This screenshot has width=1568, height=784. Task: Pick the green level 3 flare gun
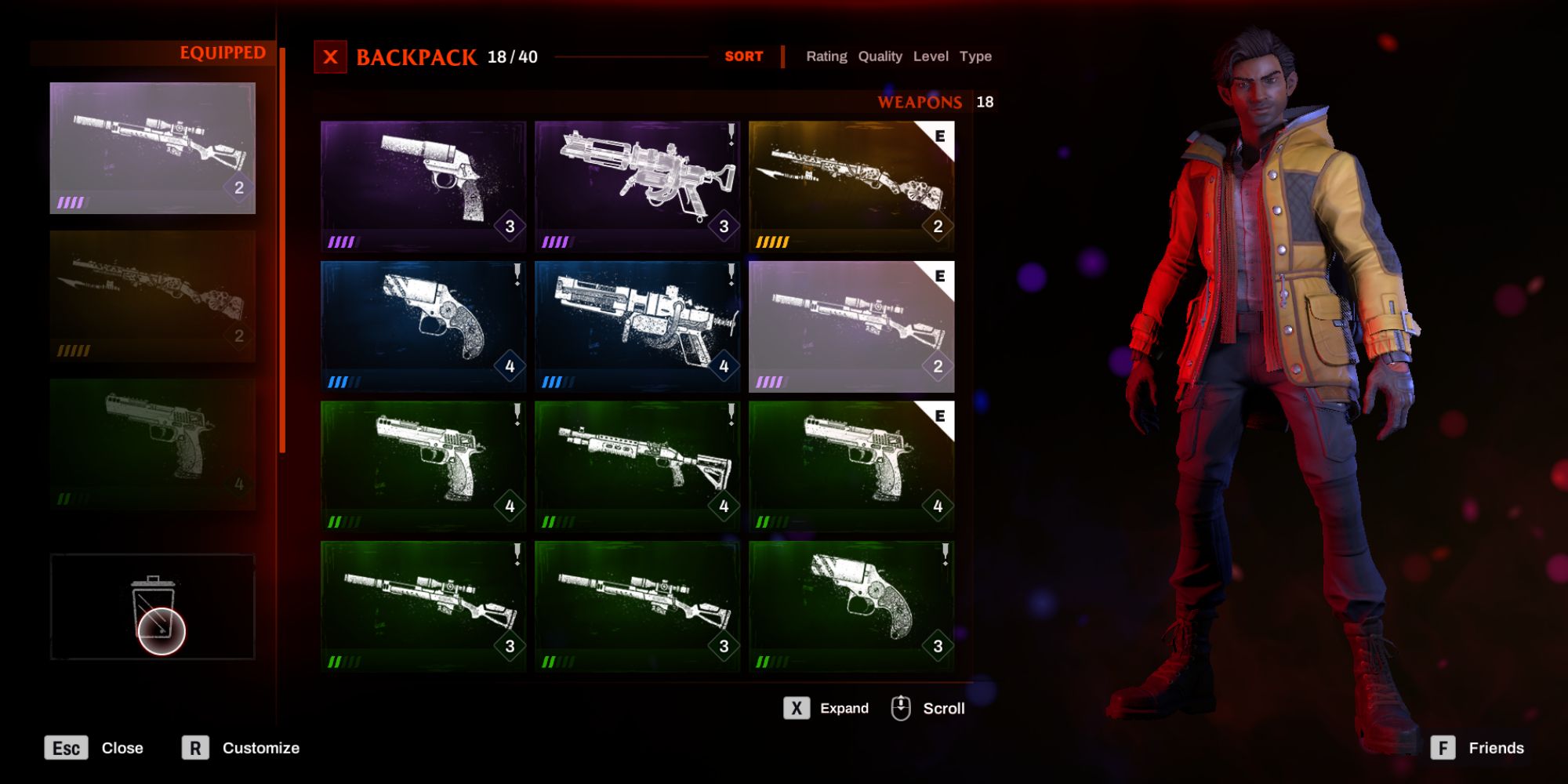coord(851,606)
